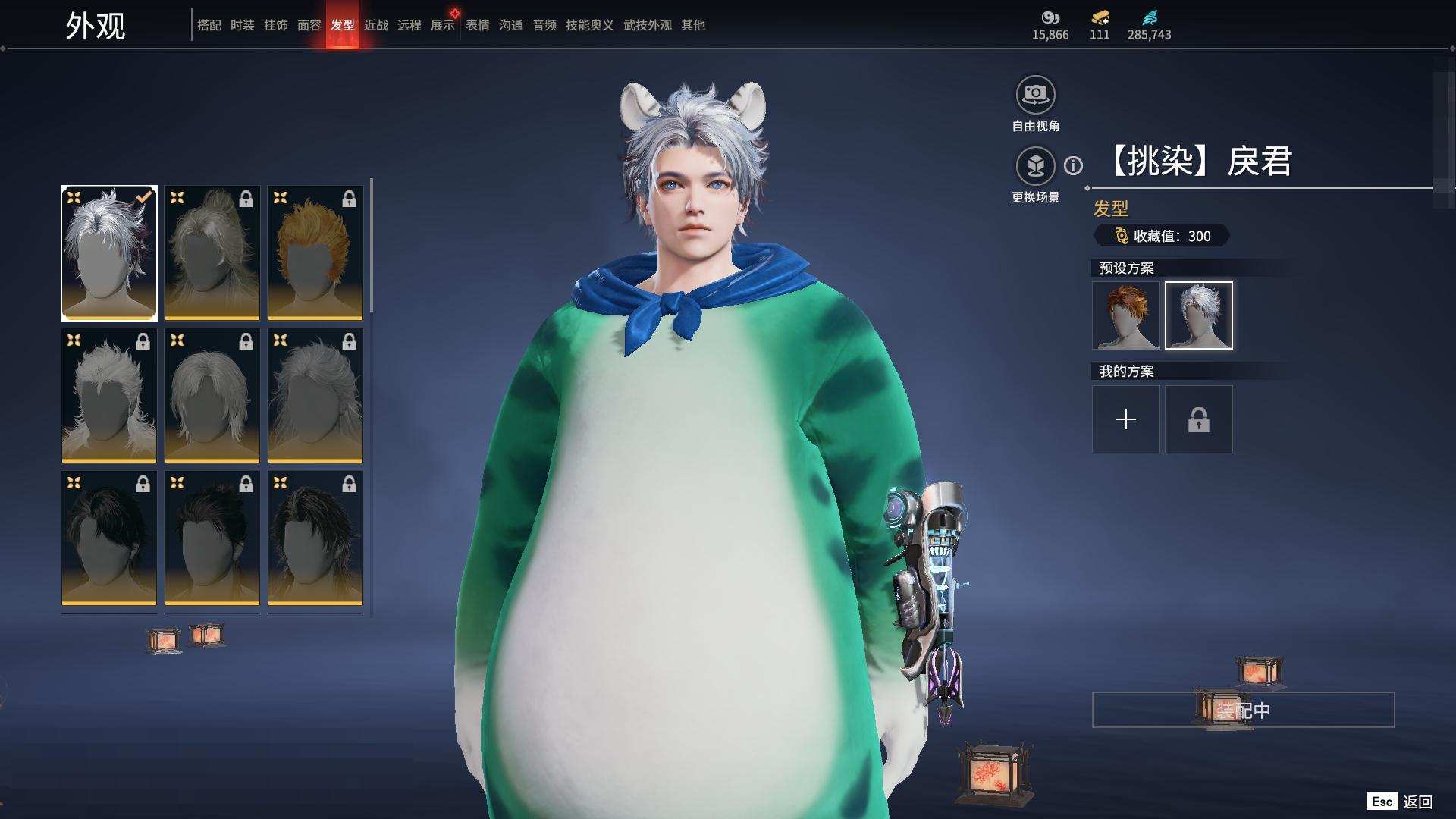
Task: Open the 技能奥义 tab
Action: (x=589, y=25)
